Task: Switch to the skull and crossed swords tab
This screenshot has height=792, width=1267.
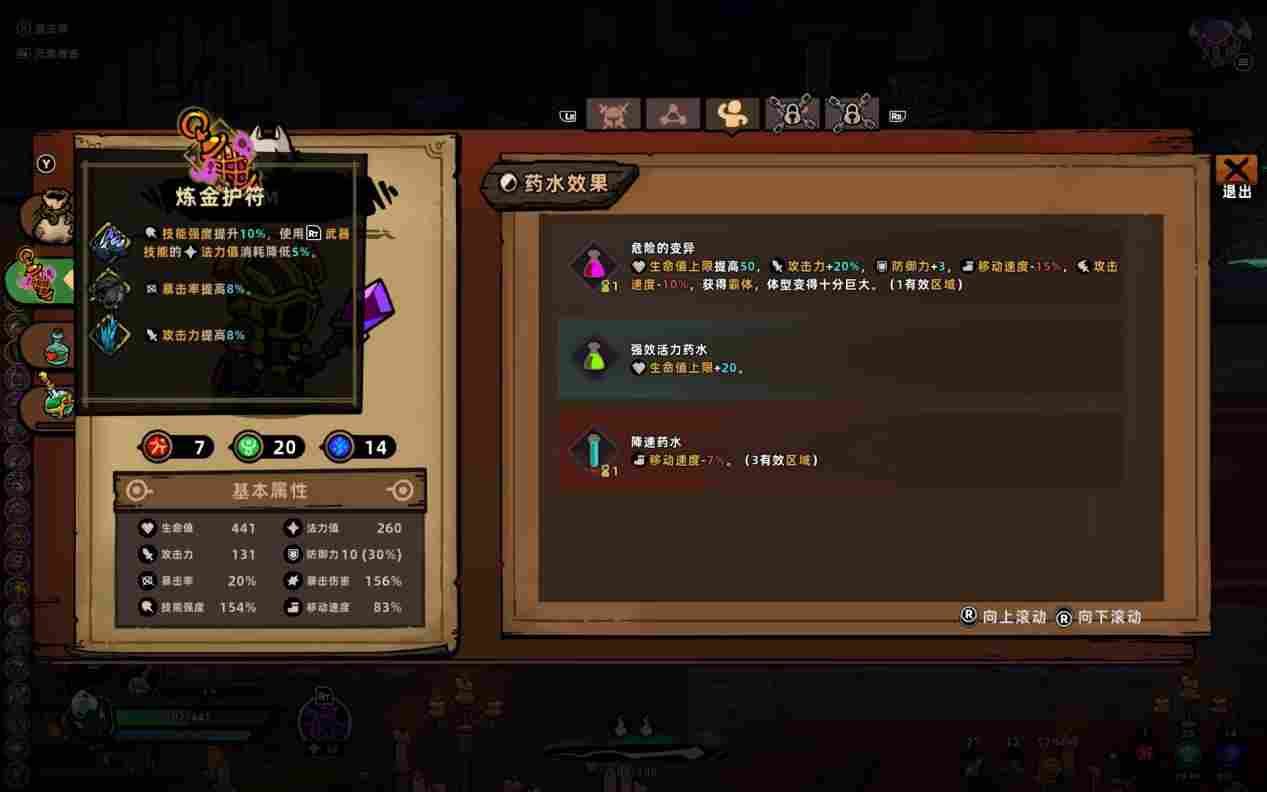Action: point(612,114)
